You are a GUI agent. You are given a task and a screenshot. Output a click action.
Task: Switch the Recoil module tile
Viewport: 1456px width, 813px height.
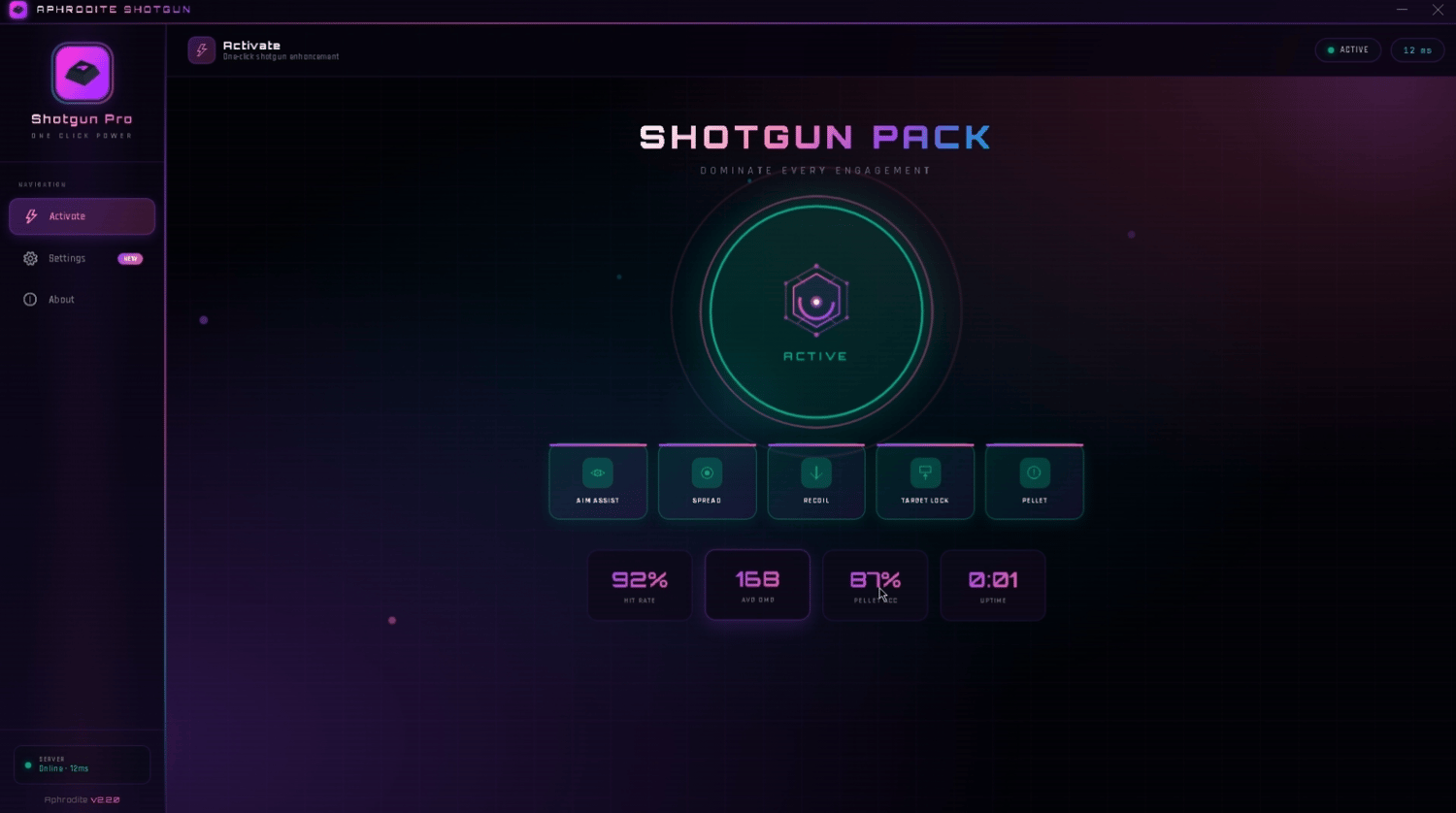(816, 482)
